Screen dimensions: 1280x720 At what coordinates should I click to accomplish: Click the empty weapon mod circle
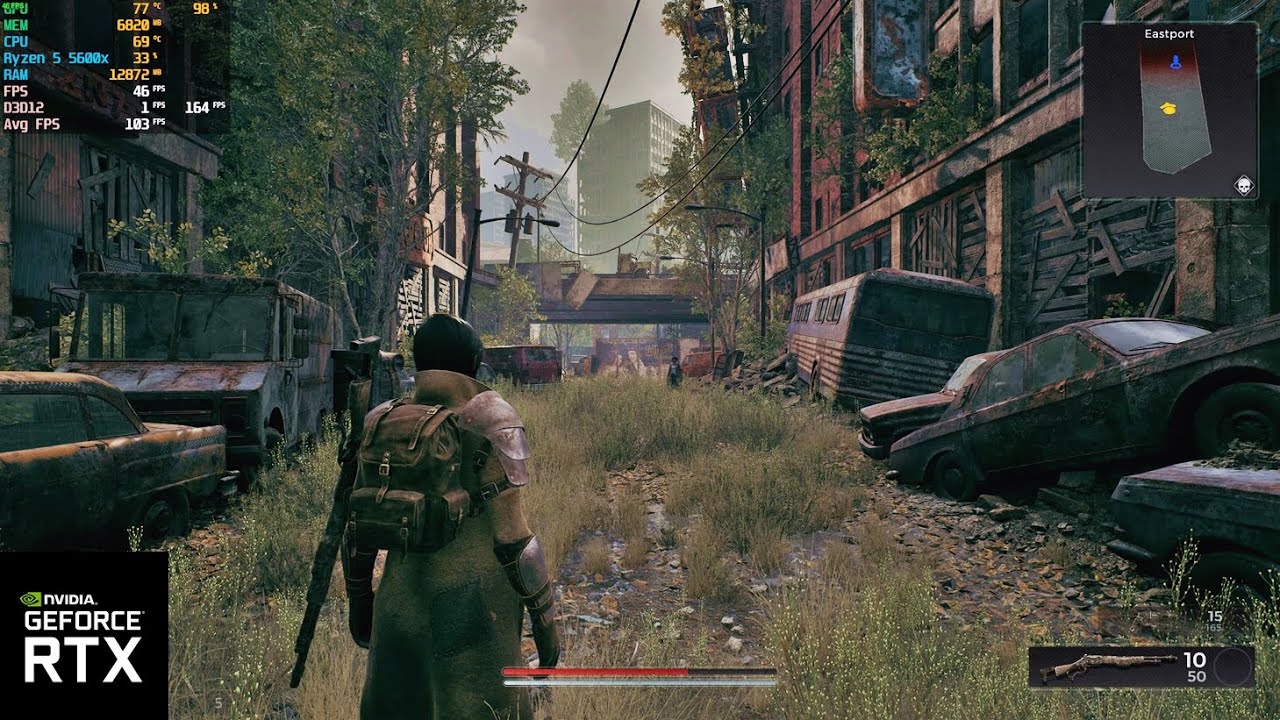coord(1233,667)
